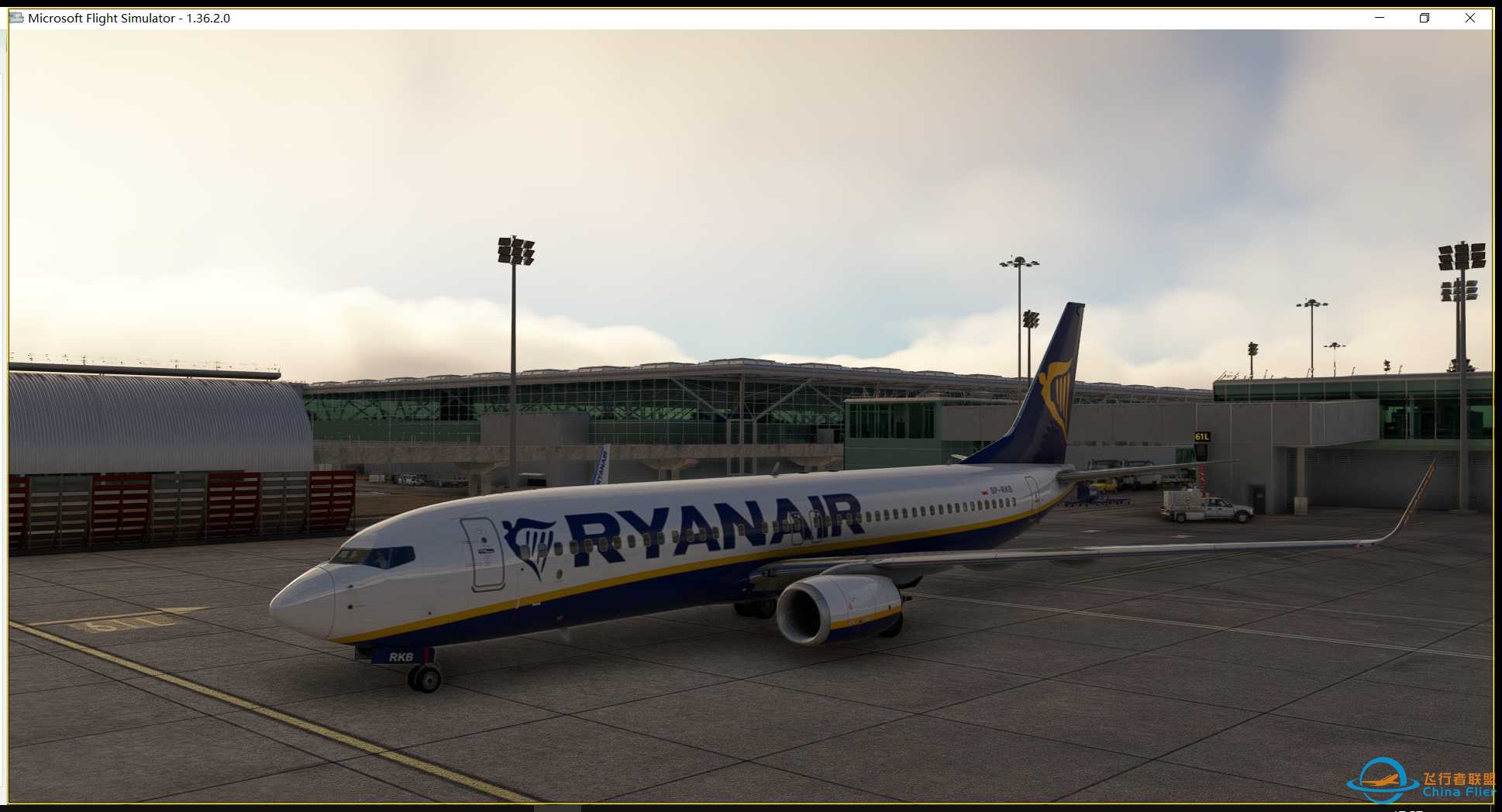This screenshot has width=1502, height=812.
Task: Close the Flight Simulator window
Action: pos(1470,17)
